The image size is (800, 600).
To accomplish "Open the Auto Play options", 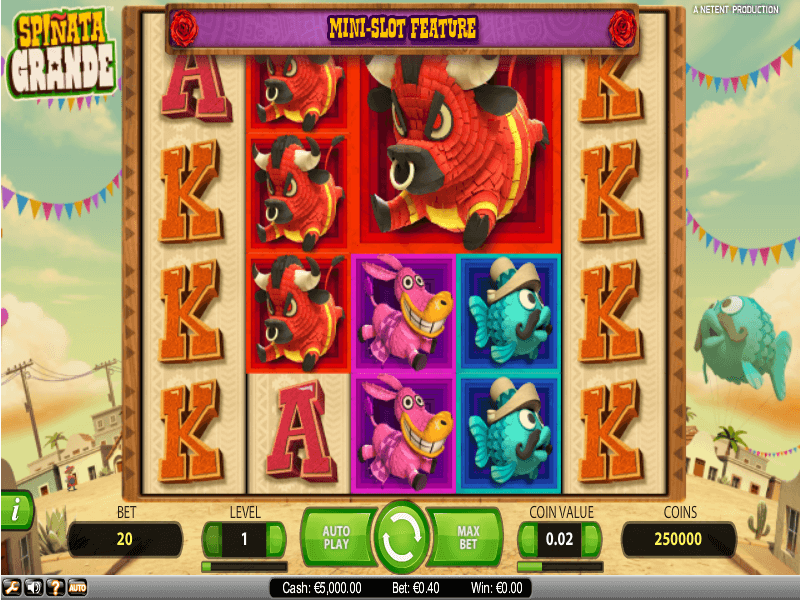I will 336,538.
